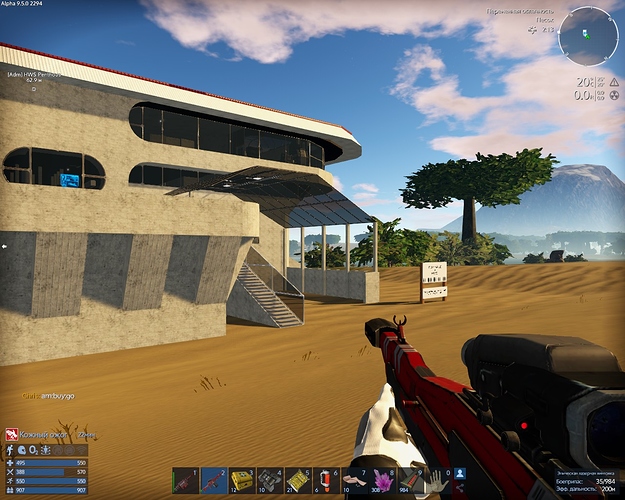Choose the pink food item in slot 7

coord(356,481)
